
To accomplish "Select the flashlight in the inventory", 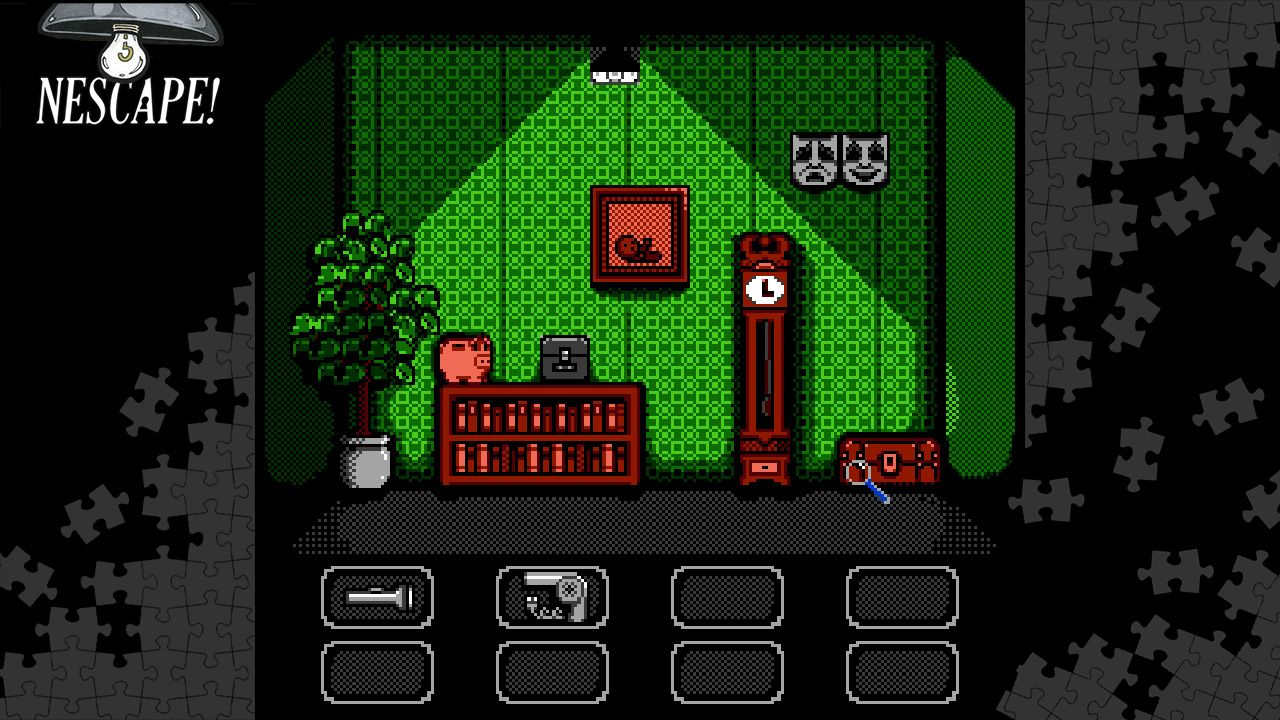I will (x=378, y=598).
